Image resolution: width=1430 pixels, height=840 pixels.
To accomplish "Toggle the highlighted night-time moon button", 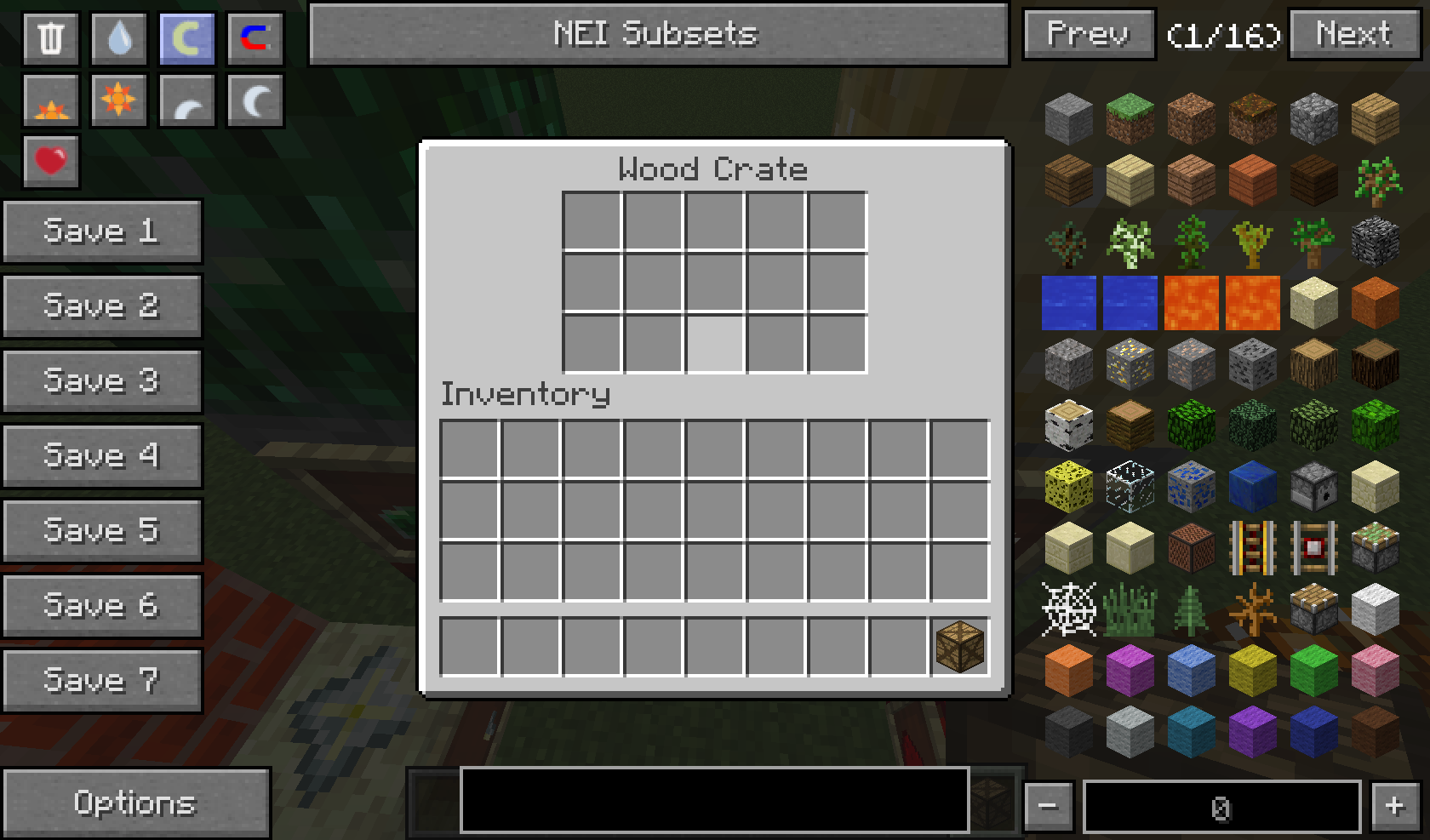I will point(186,38).
